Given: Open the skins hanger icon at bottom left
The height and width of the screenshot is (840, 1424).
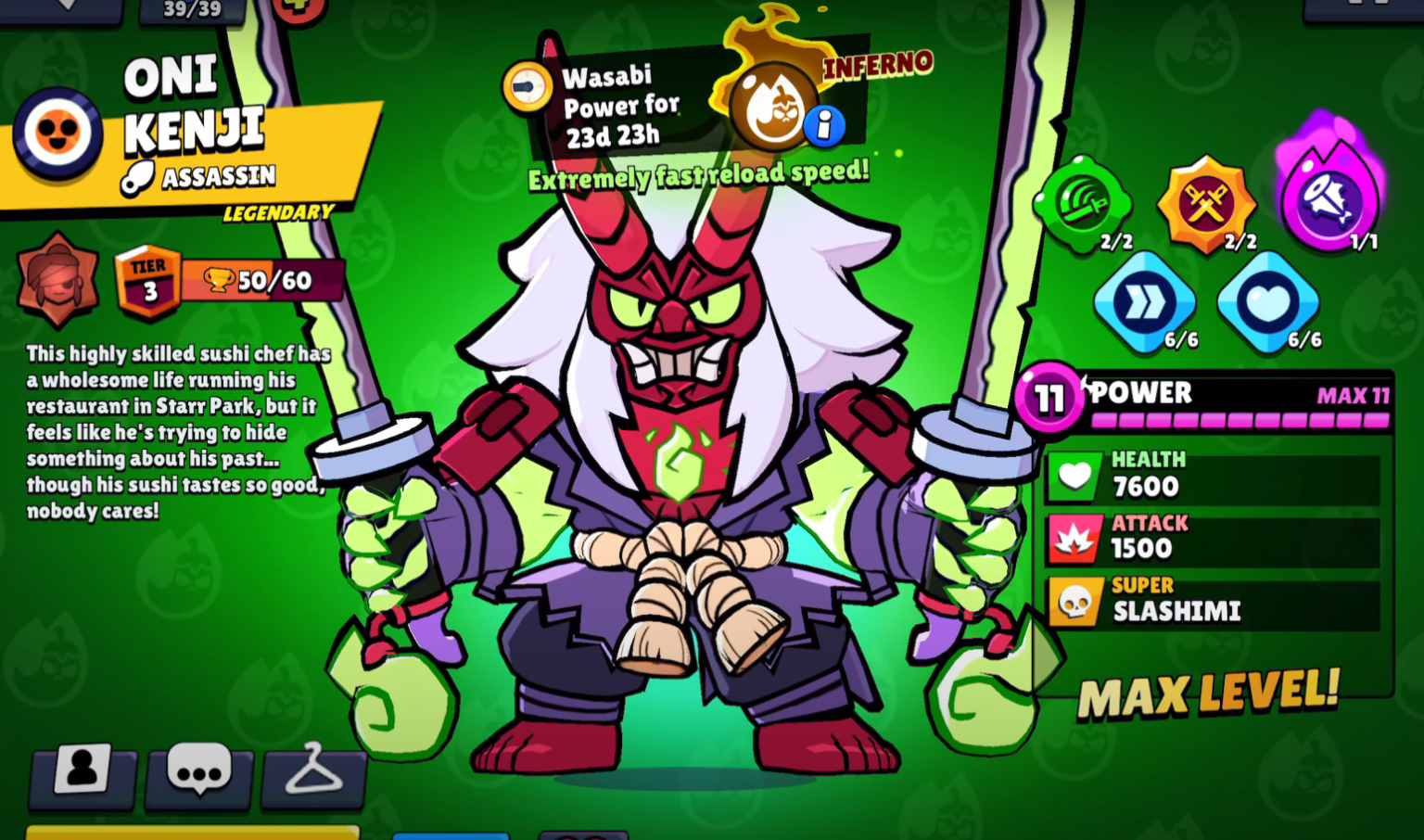Looking at the screenshot, I should 313,779.
